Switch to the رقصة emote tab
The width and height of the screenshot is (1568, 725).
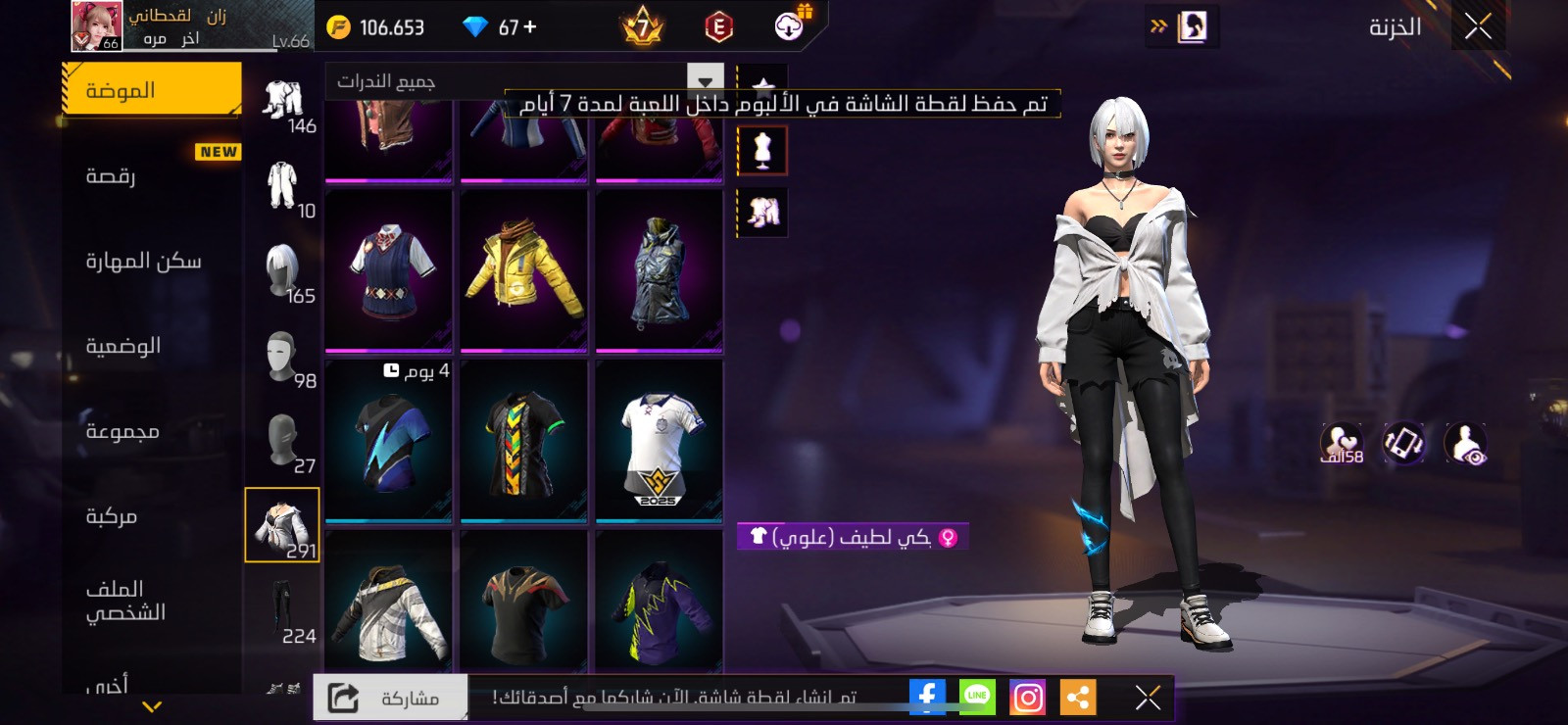(x=152, y=175)
